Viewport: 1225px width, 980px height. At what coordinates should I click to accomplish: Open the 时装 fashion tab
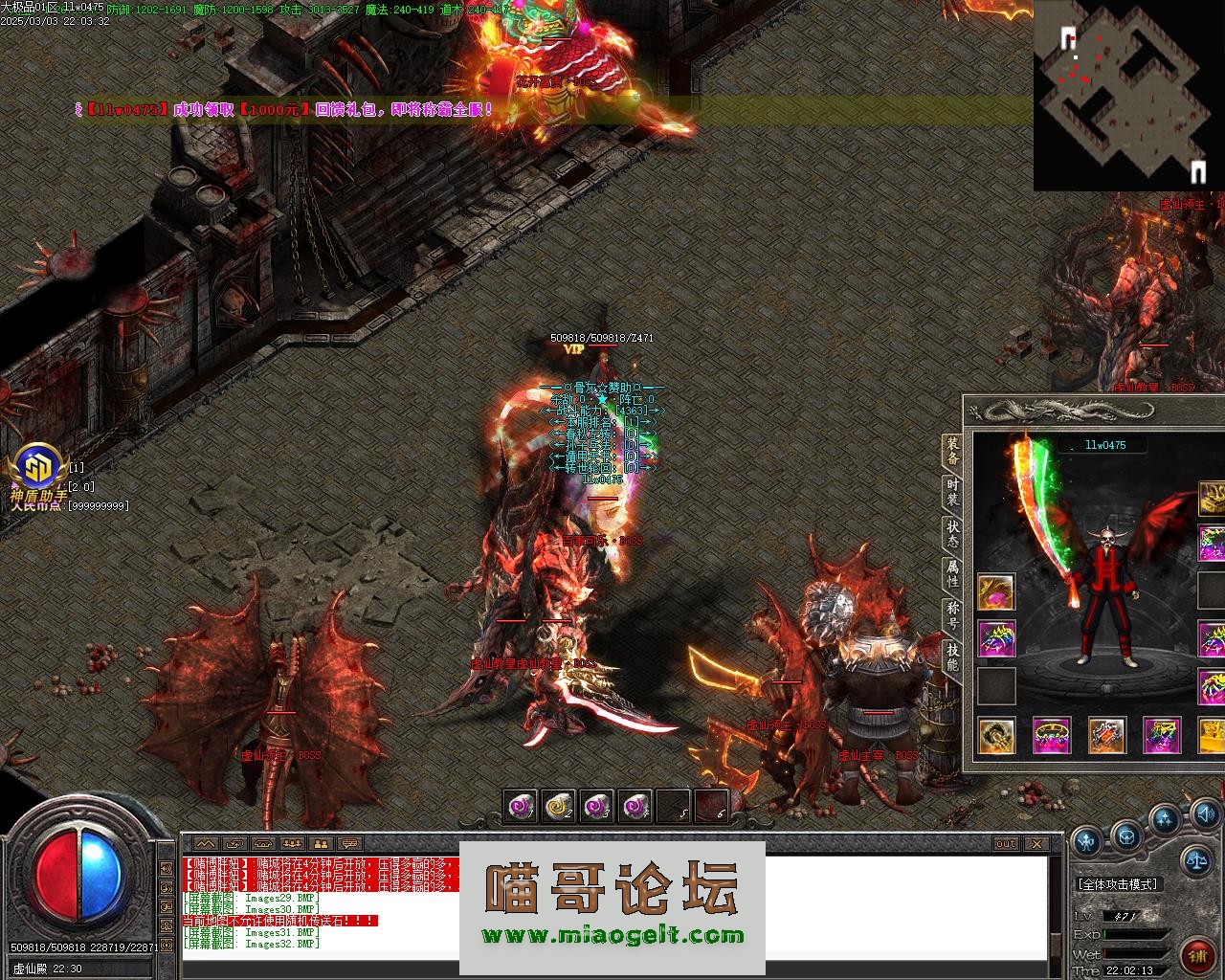click(952, 493)
